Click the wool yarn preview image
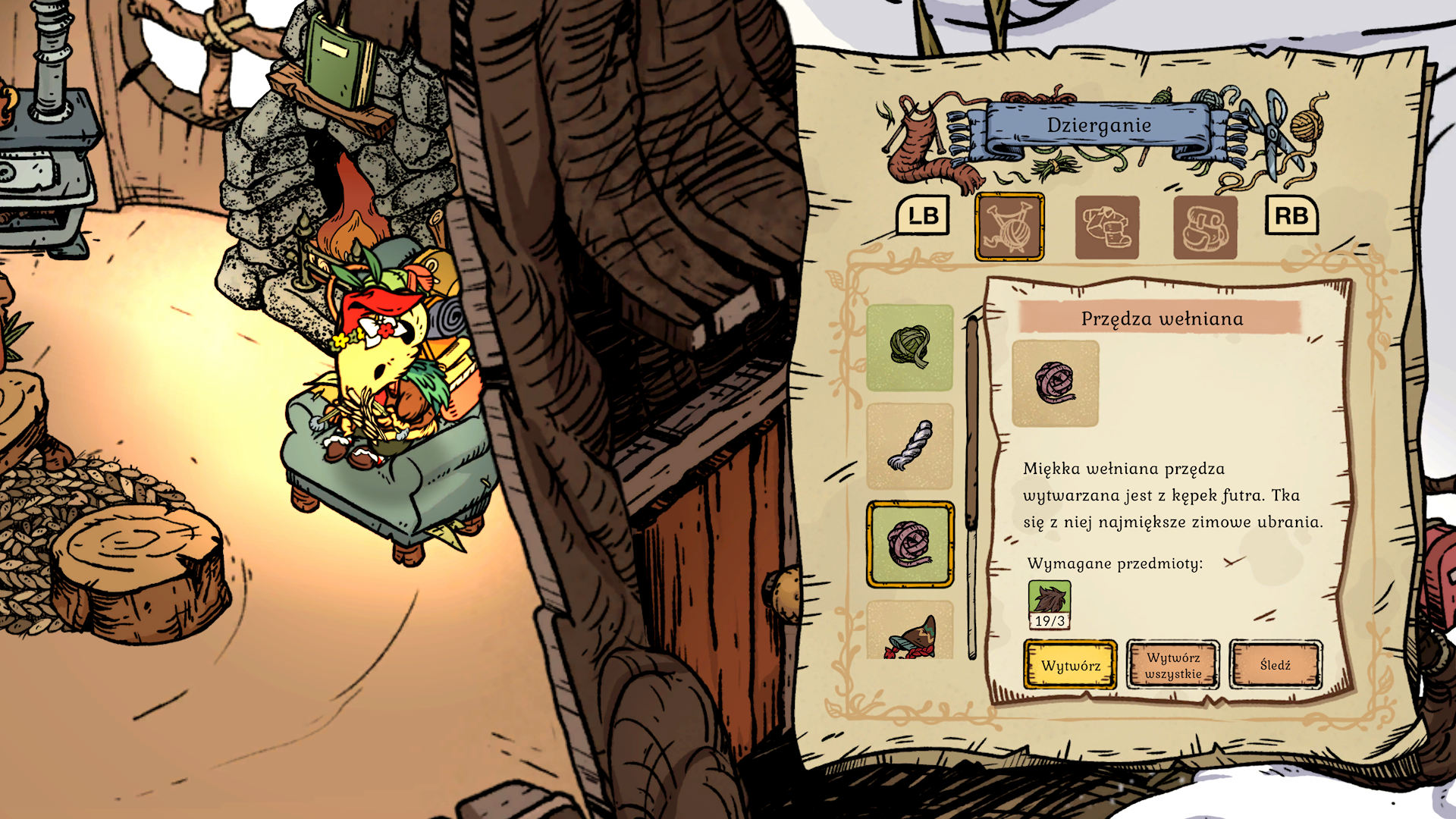1456x819 pixels. coord(1055,383)
